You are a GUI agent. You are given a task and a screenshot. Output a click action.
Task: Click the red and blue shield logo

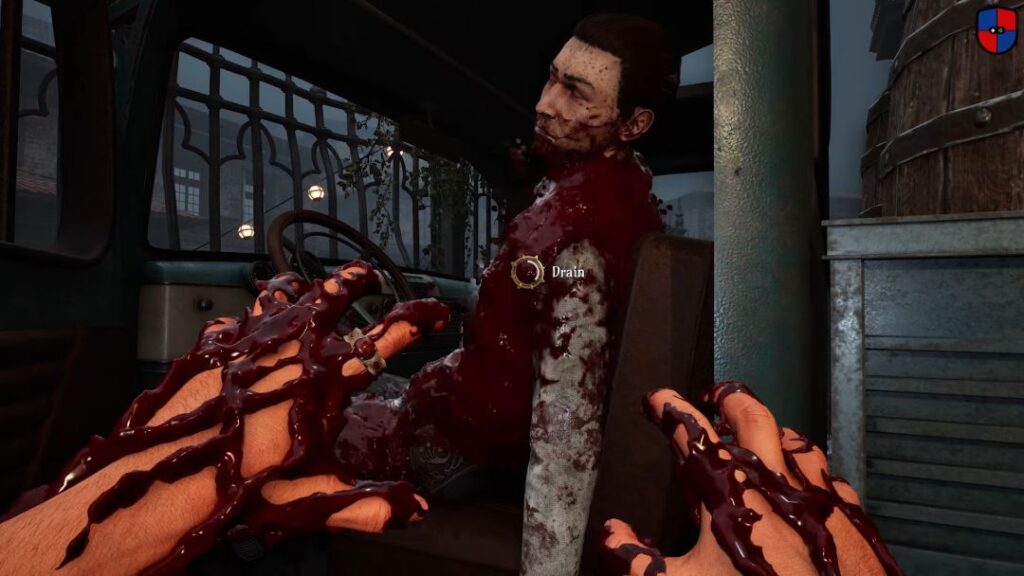pos(996,30)
